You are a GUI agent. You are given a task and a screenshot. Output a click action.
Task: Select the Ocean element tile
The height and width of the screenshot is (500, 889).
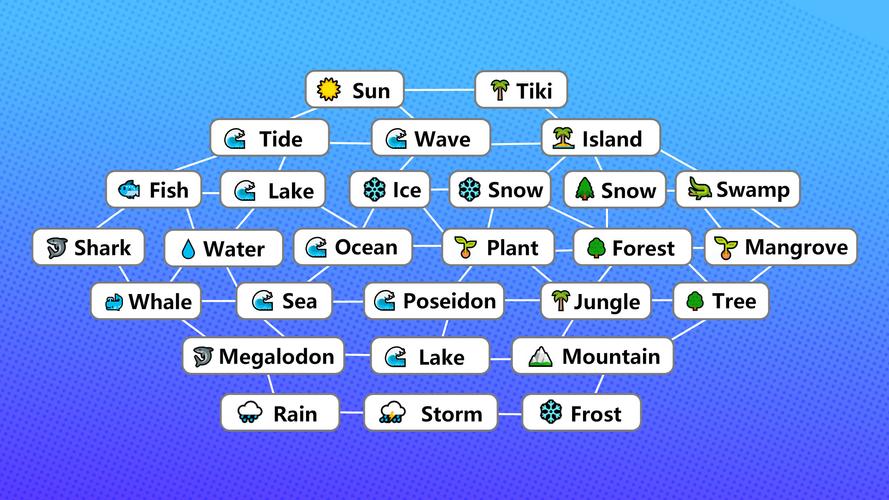pos(352,247)
